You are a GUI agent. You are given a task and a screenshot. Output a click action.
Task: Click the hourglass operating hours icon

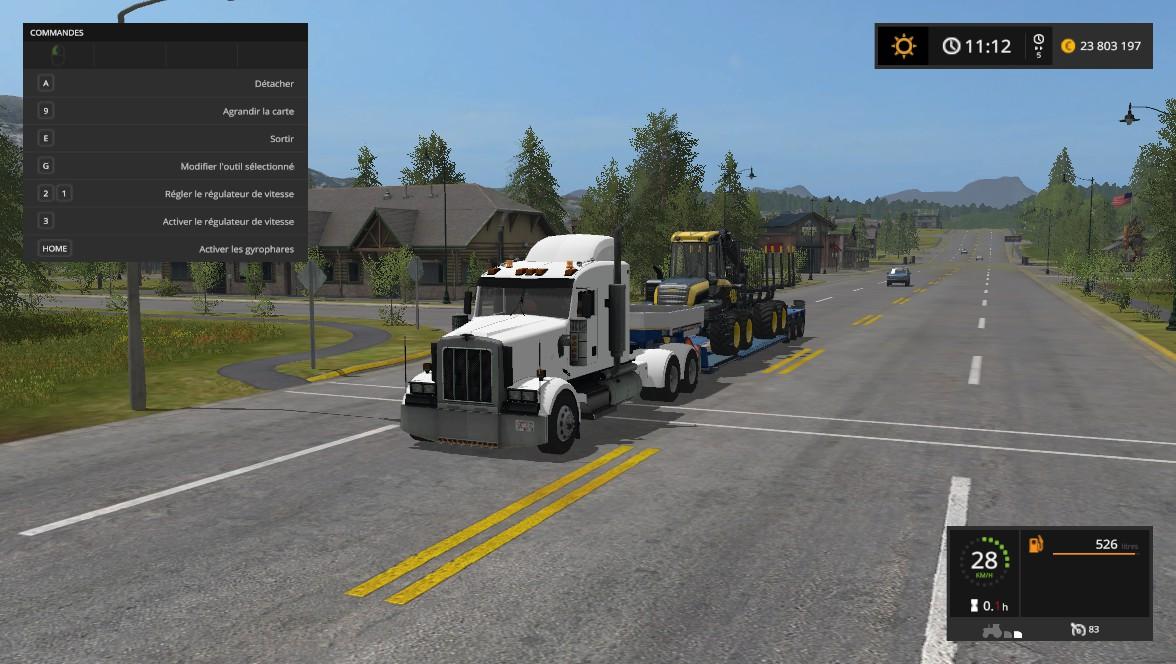coord(972,606)
